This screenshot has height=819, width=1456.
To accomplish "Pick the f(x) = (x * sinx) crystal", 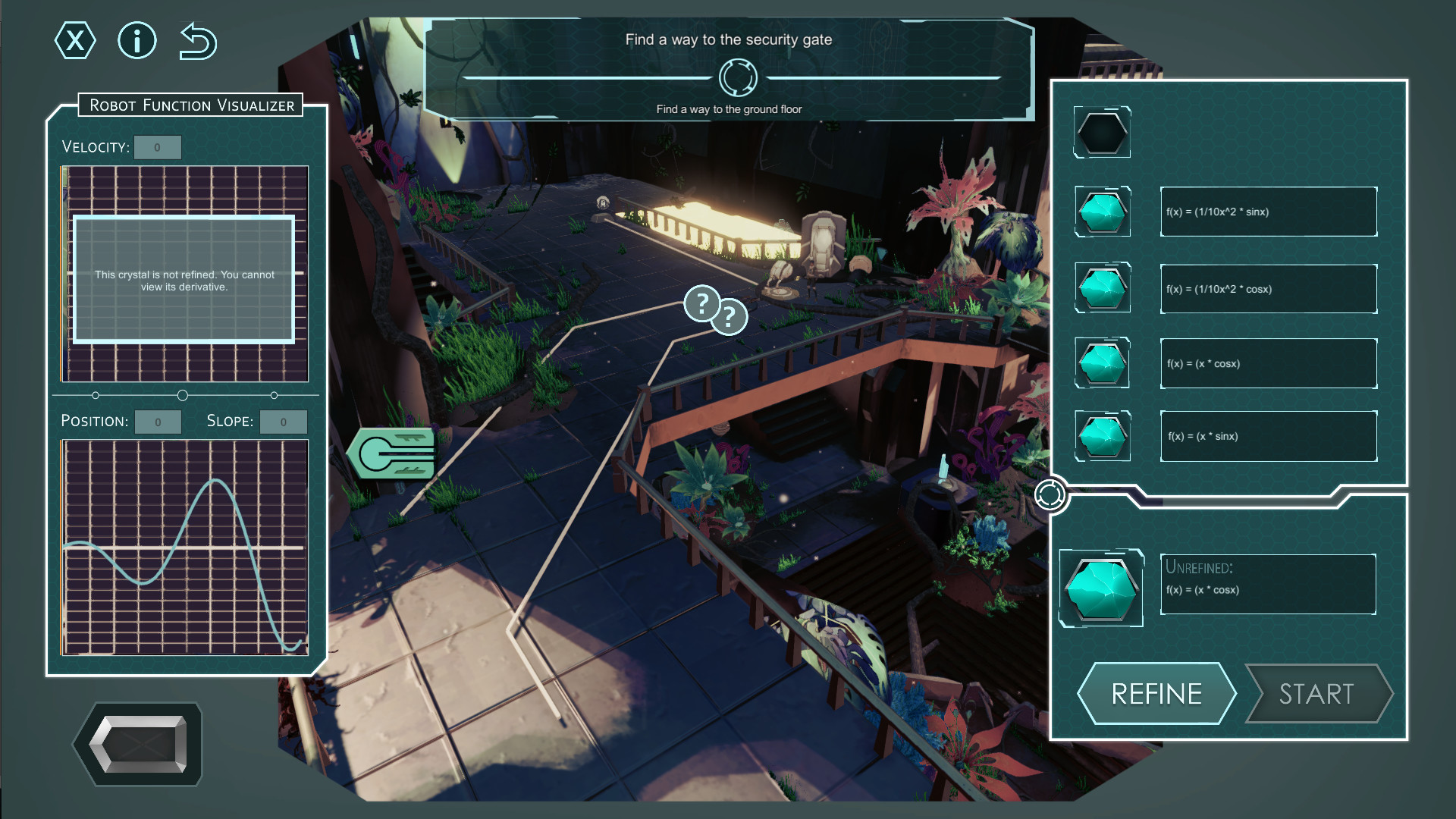I will [x=1103, y=436].
